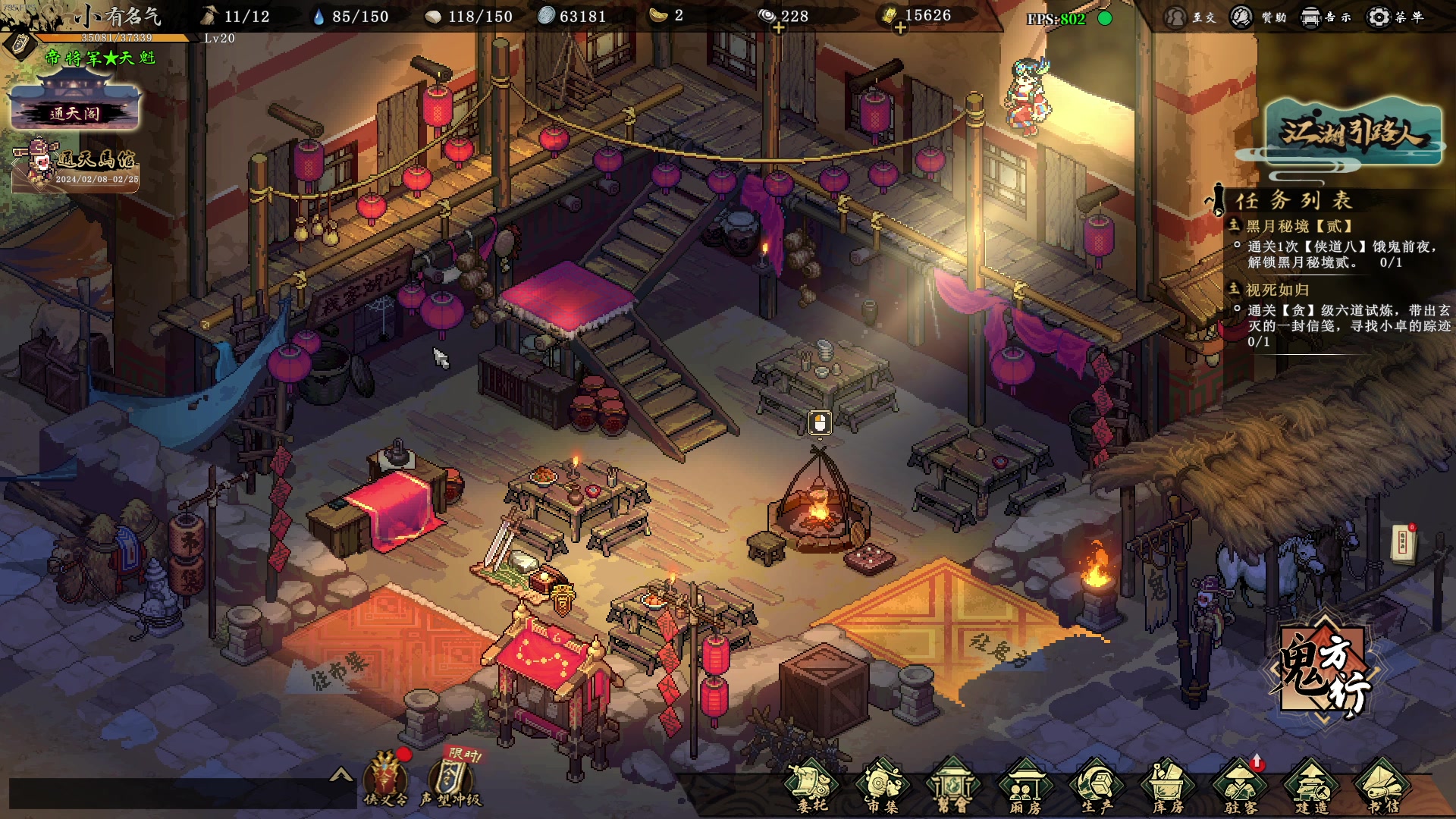Open the 赞助 sponsor button
1456x819 pixels.
point(1257,17)
